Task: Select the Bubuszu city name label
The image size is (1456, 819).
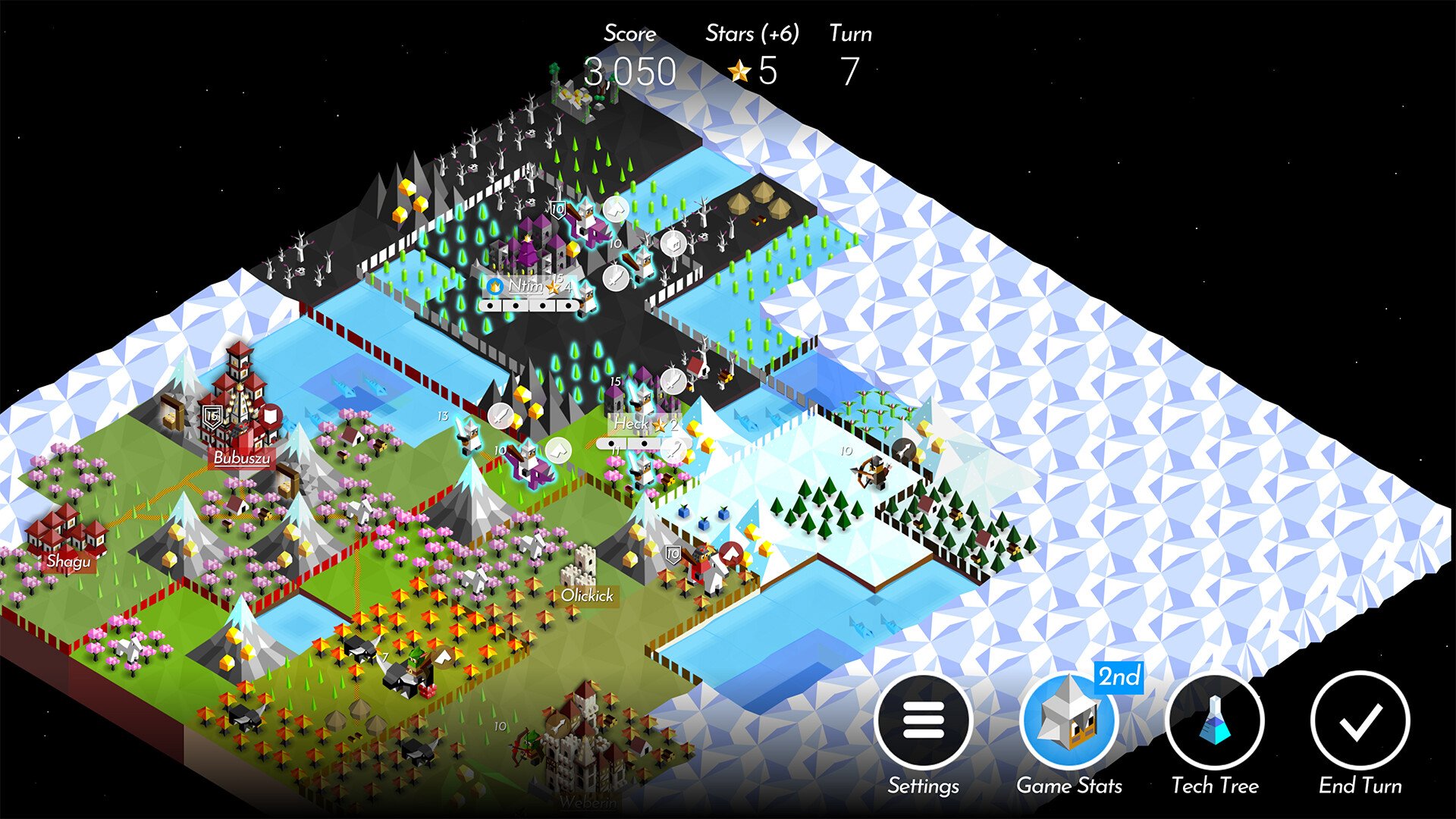Action: [241, 458]
